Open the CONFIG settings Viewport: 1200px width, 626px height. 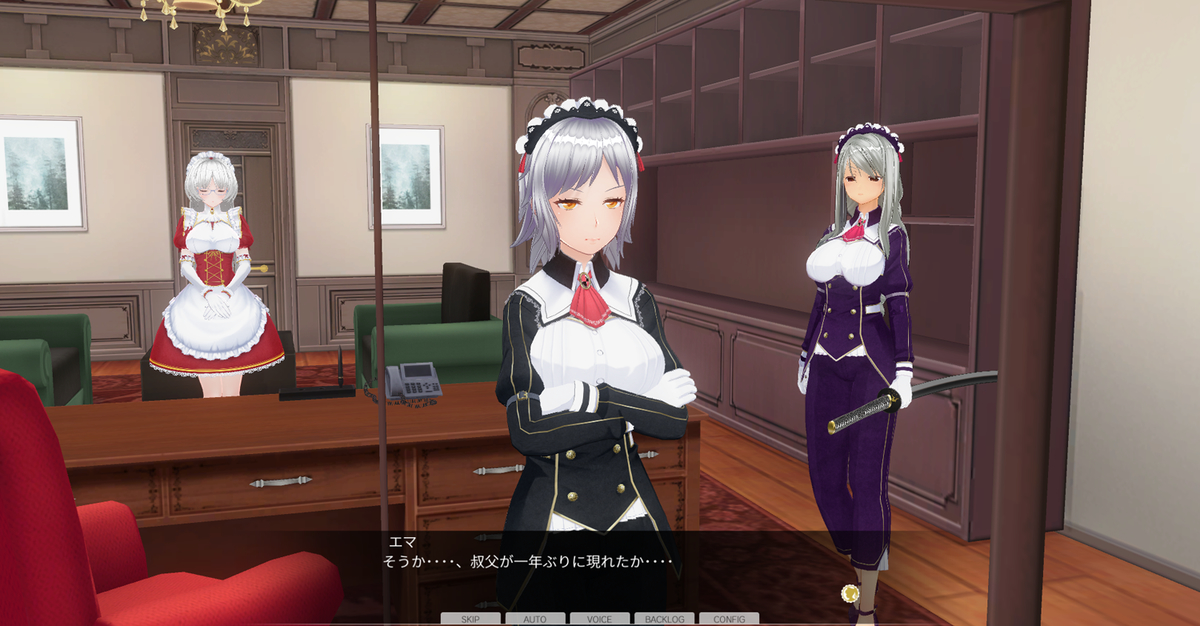coord(729,619)
